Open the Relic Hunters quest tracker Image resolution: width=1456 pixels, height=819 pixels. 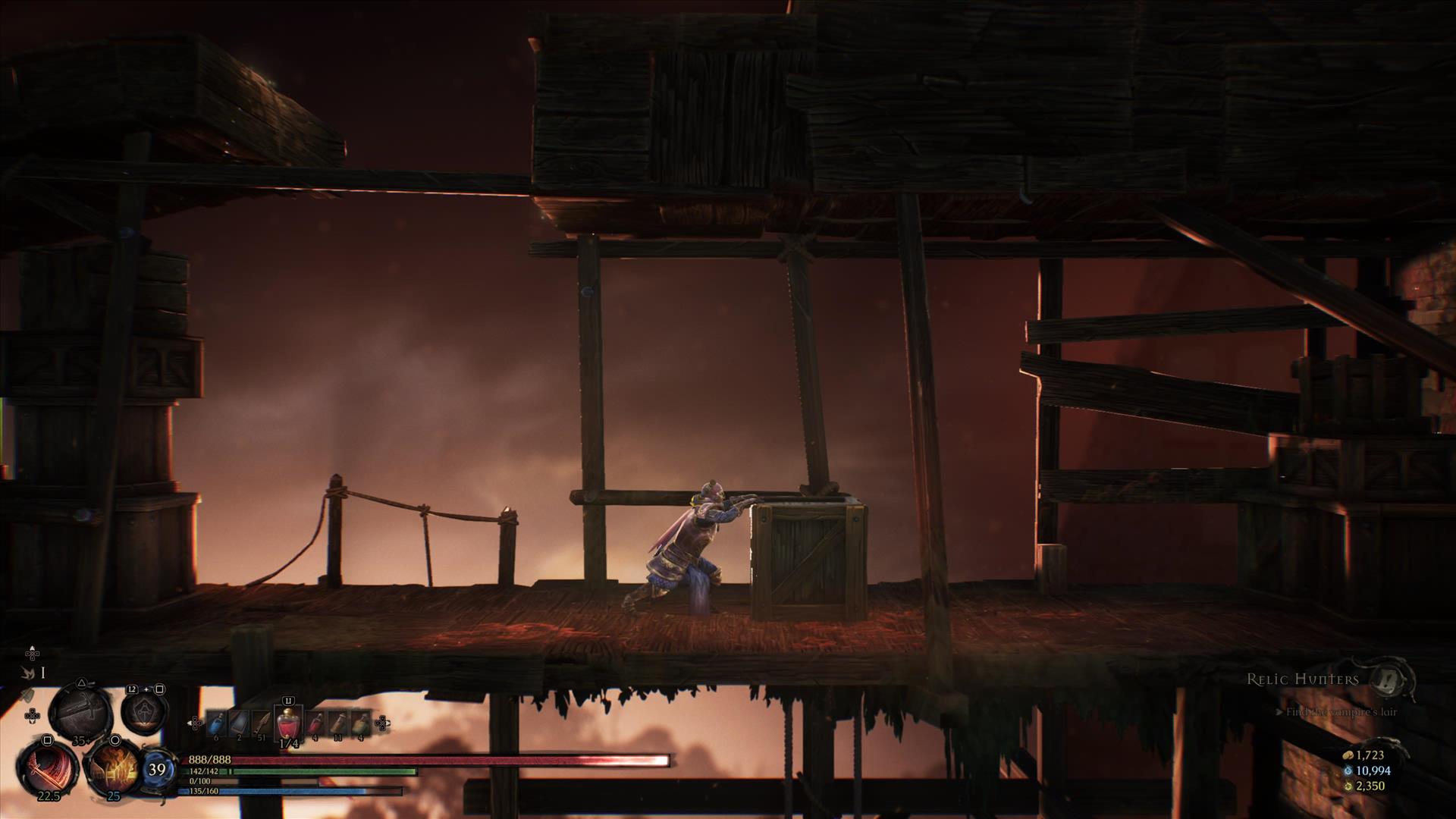point(1303,679)
